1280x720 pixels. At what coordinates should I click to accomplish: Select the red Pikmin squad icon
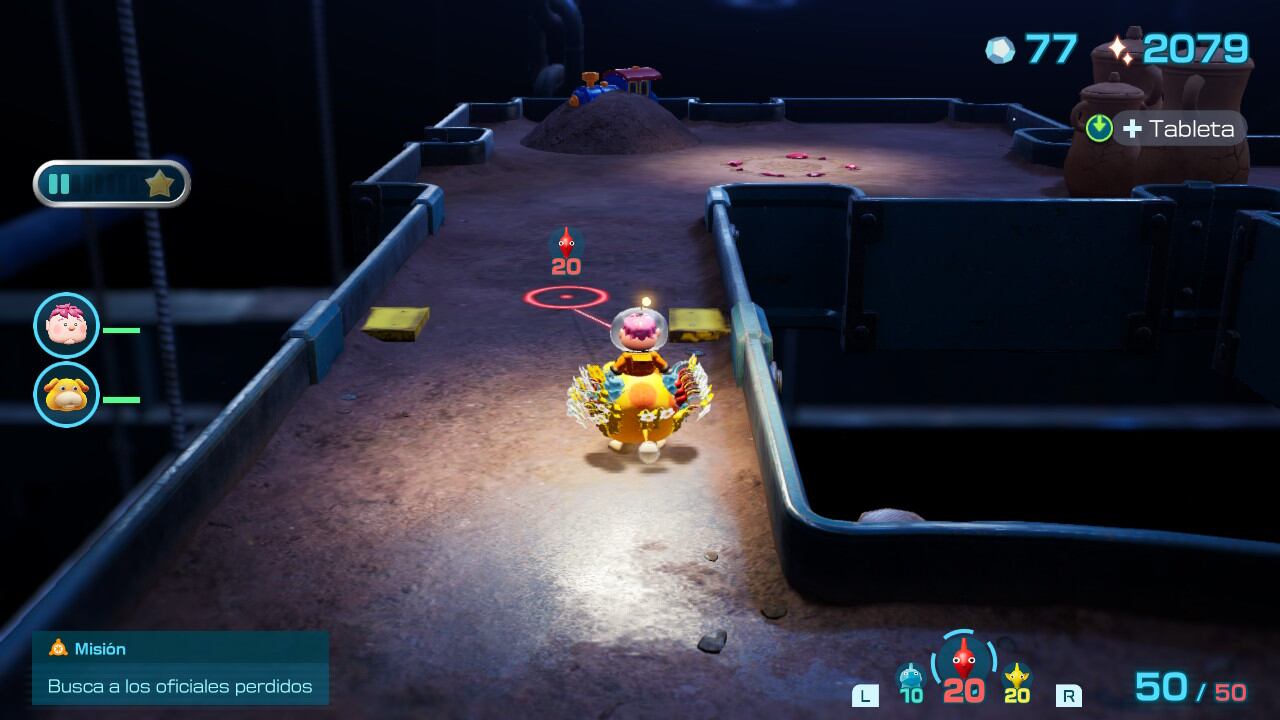pos(964,661)
